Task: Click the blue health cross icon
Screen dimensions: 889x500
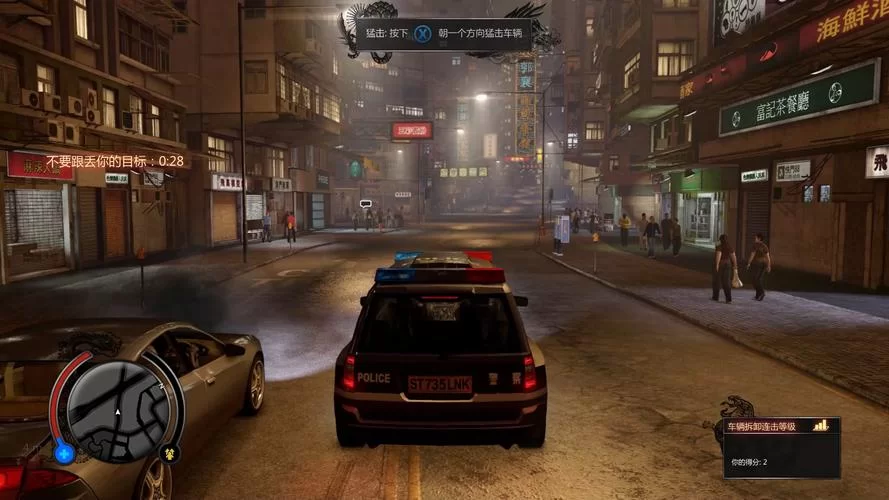Action: coord(65,454)
